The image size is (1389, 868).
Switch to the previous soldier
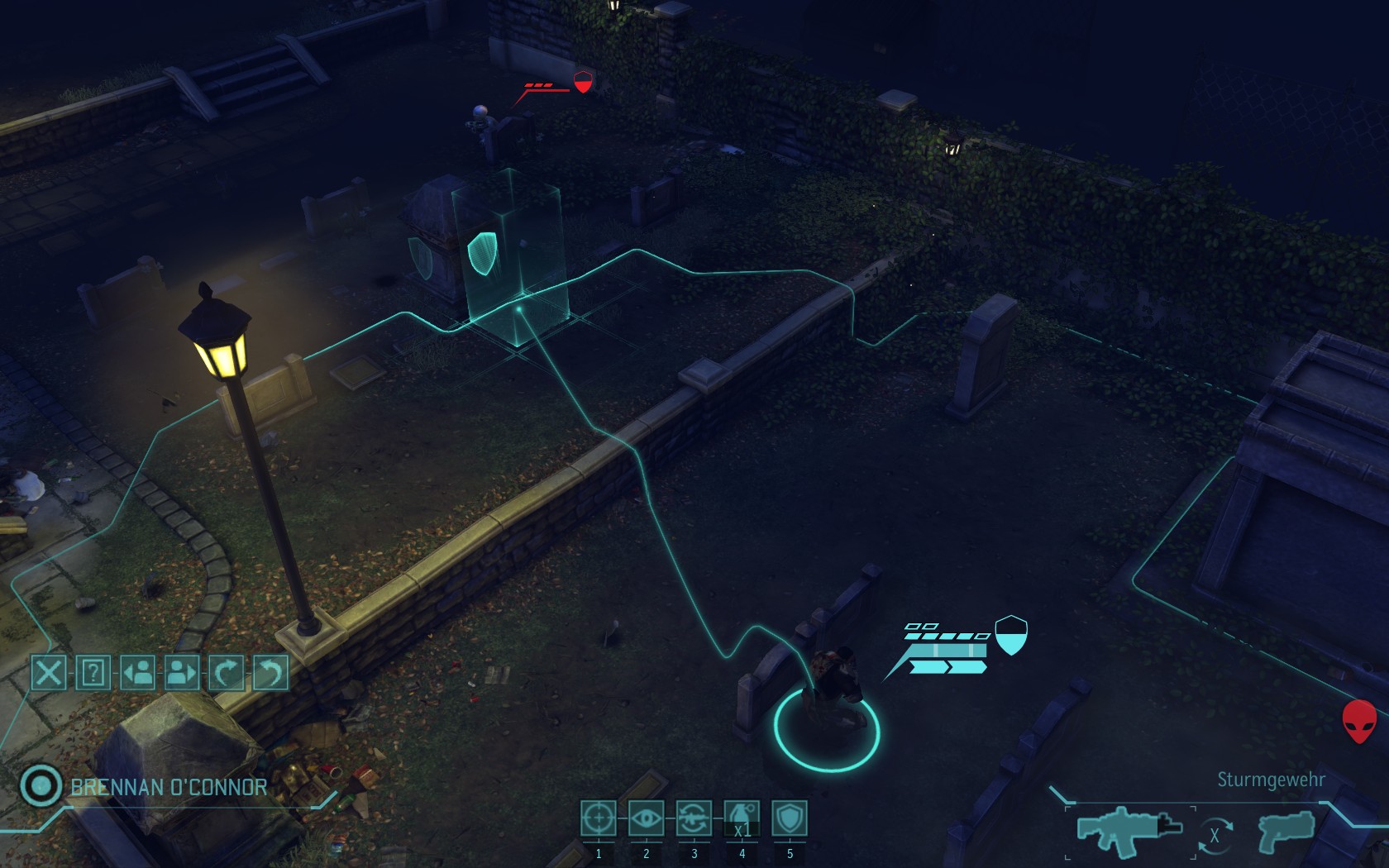pos(137,673)
